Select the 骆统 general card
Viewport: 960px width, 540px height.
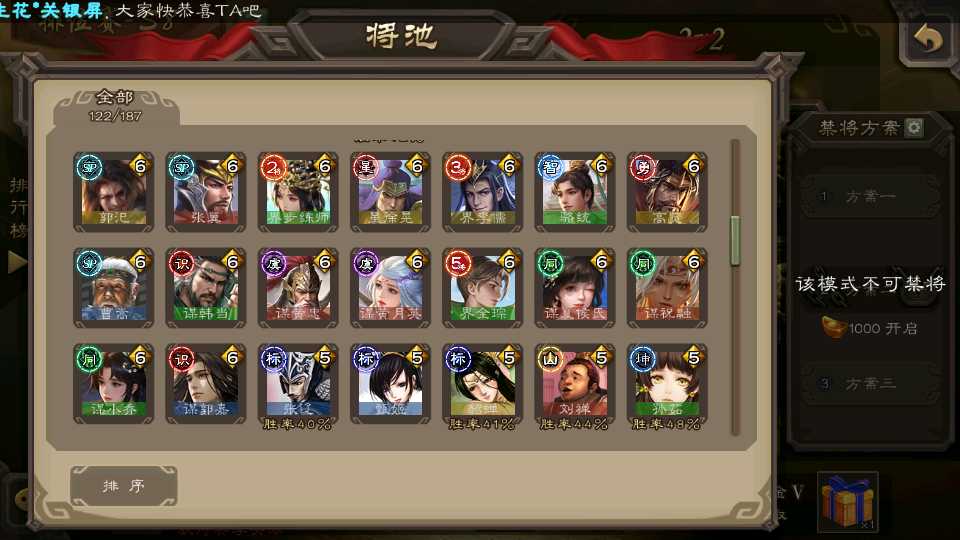(574, 190)
